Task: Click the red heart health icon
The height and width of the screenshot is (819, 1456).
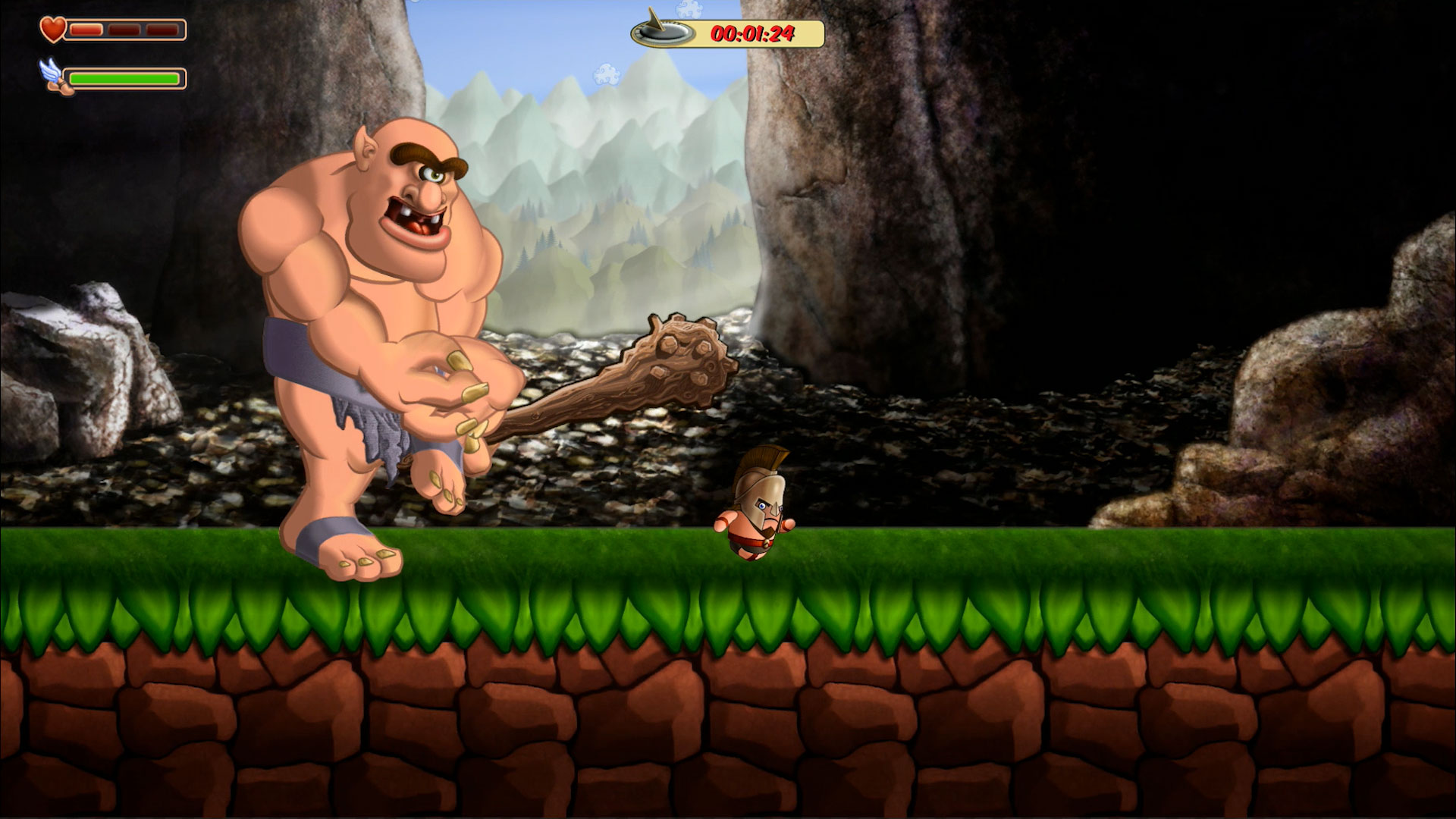Action: tap(53, 30)
